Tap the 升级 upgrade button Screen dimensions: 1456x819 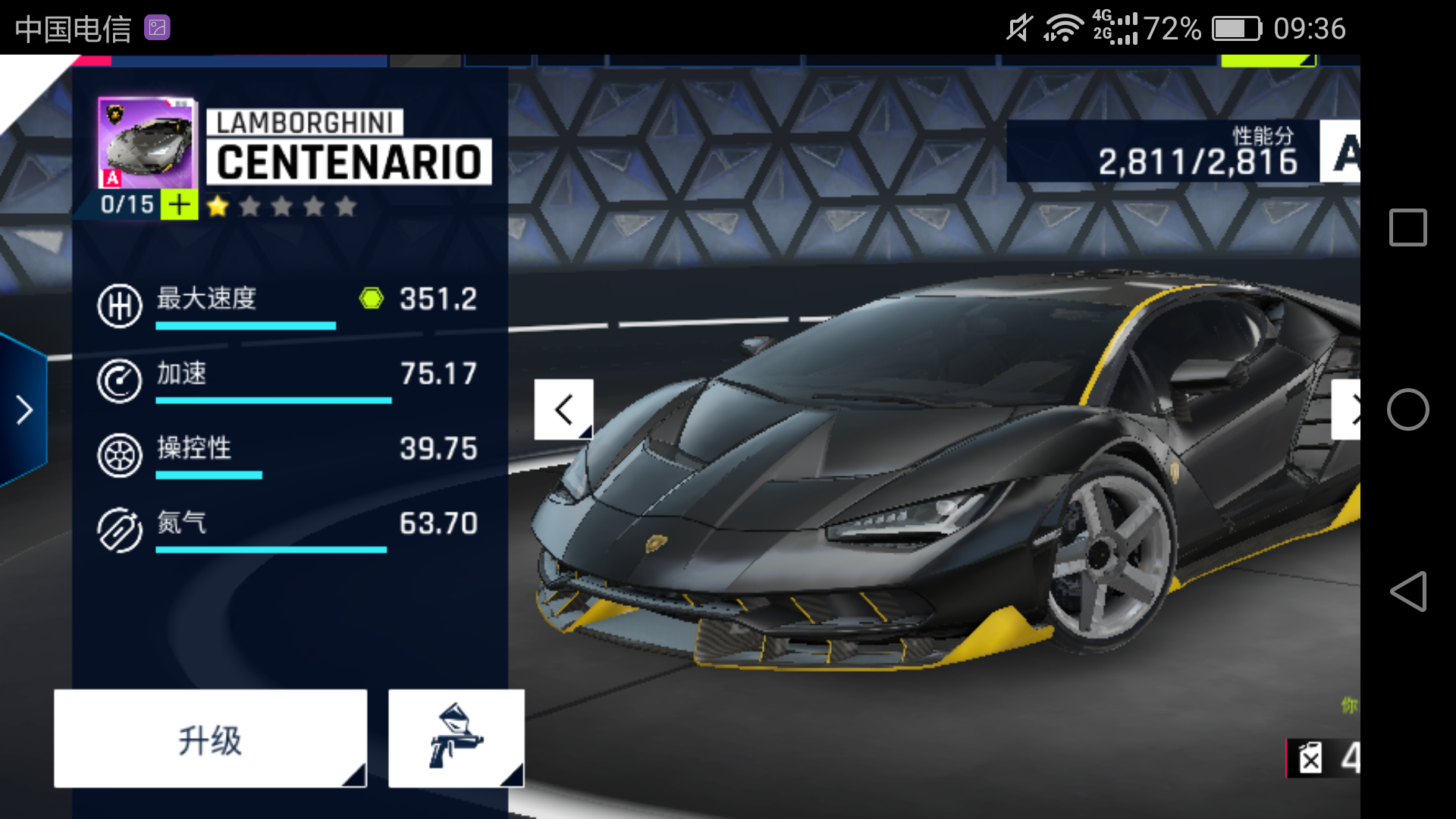click(210, 739)
